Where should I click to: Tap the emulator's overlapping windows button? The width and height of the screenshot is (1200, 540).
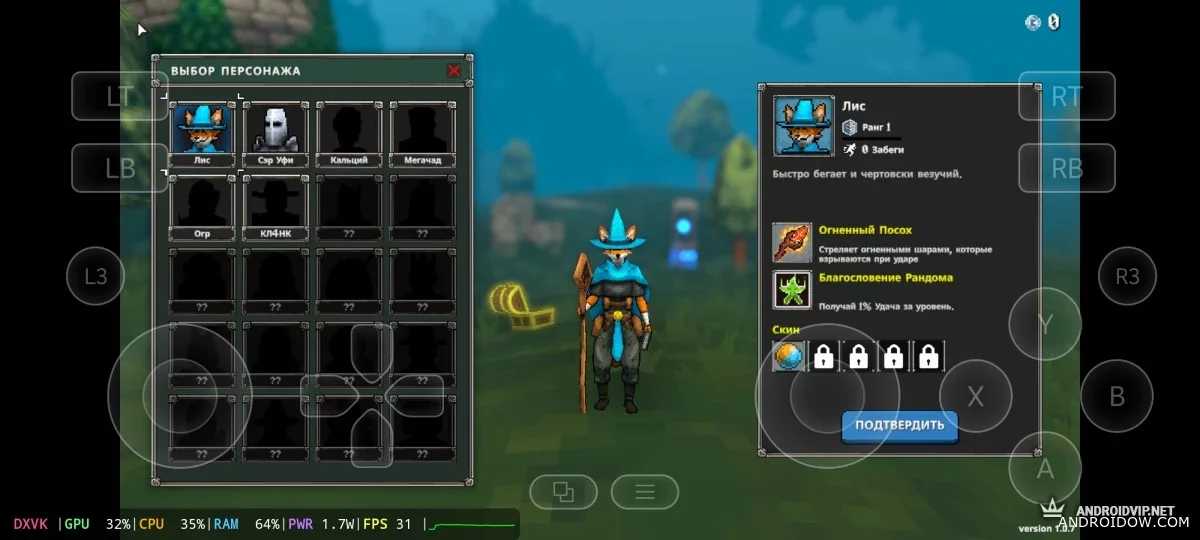(564, 491)
